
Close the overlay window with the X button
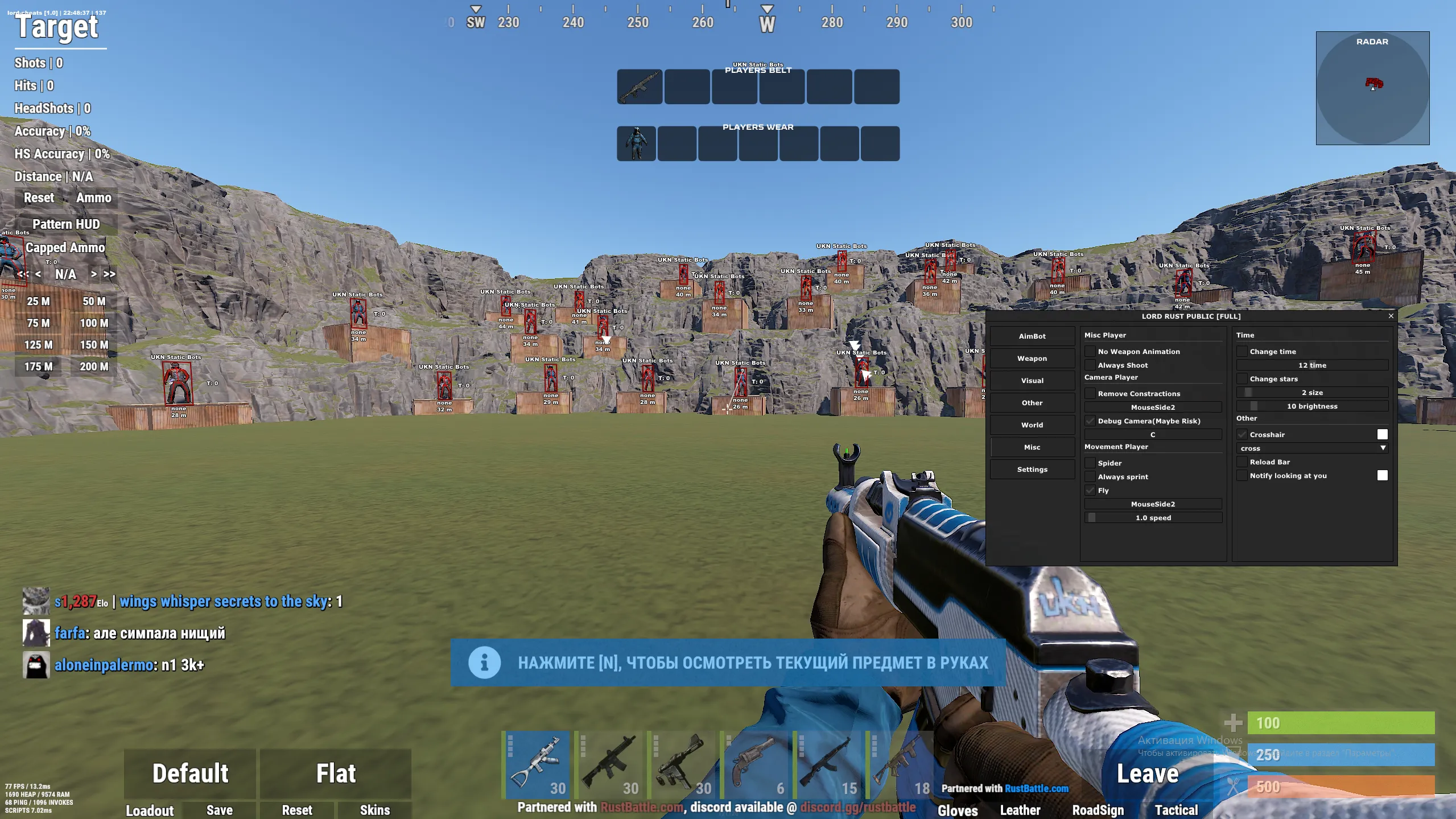1391,316
